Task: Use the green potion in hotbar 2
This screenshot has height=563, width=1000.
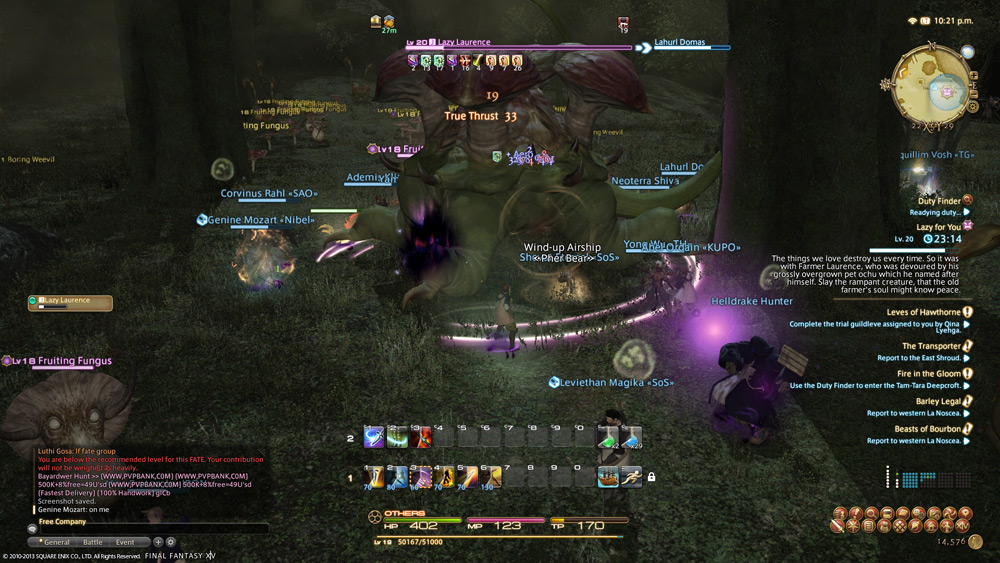Action: (x=608, y=437)
